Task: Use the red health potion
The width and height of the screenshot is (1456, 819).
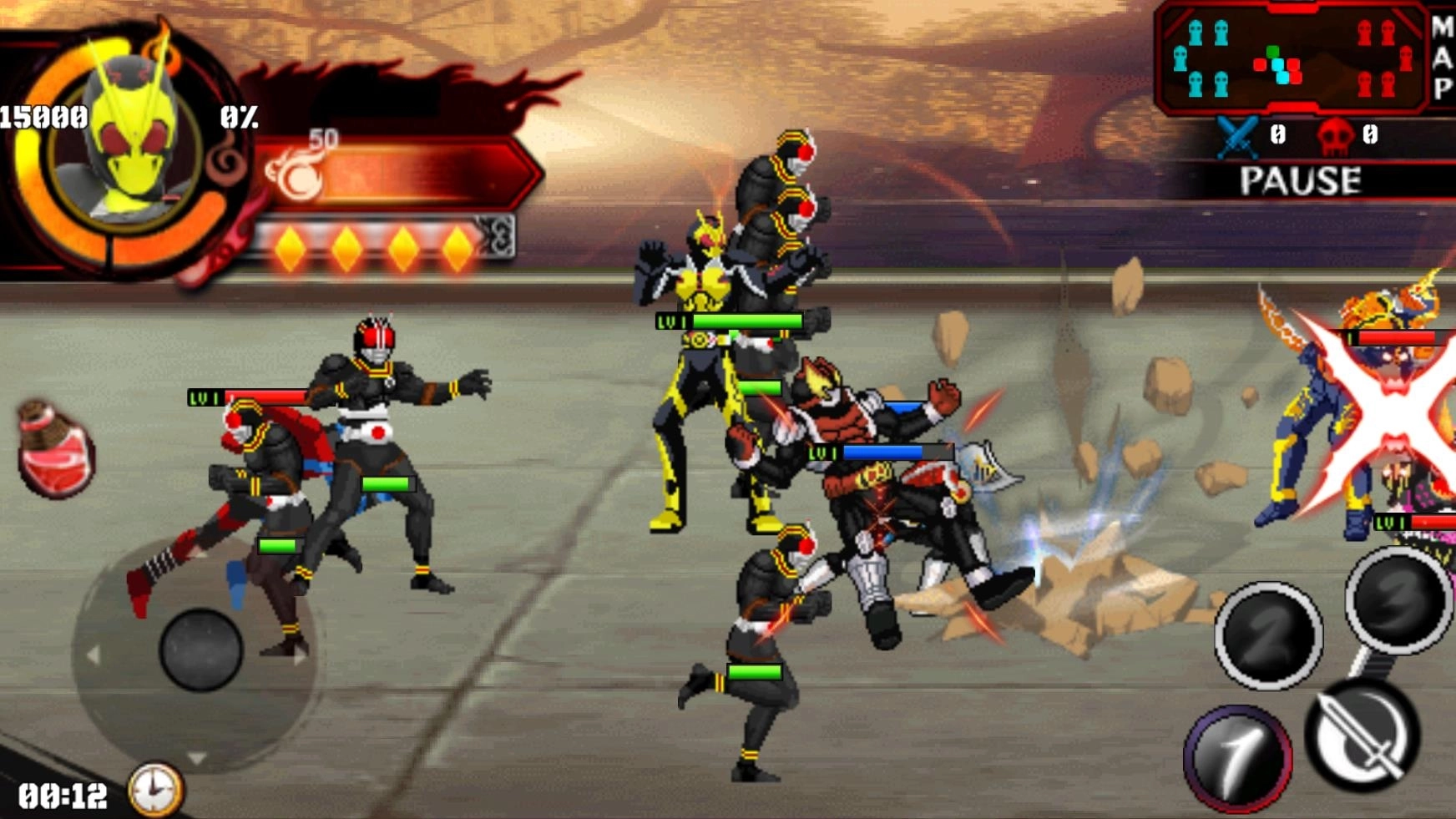Action: (55, 451)
